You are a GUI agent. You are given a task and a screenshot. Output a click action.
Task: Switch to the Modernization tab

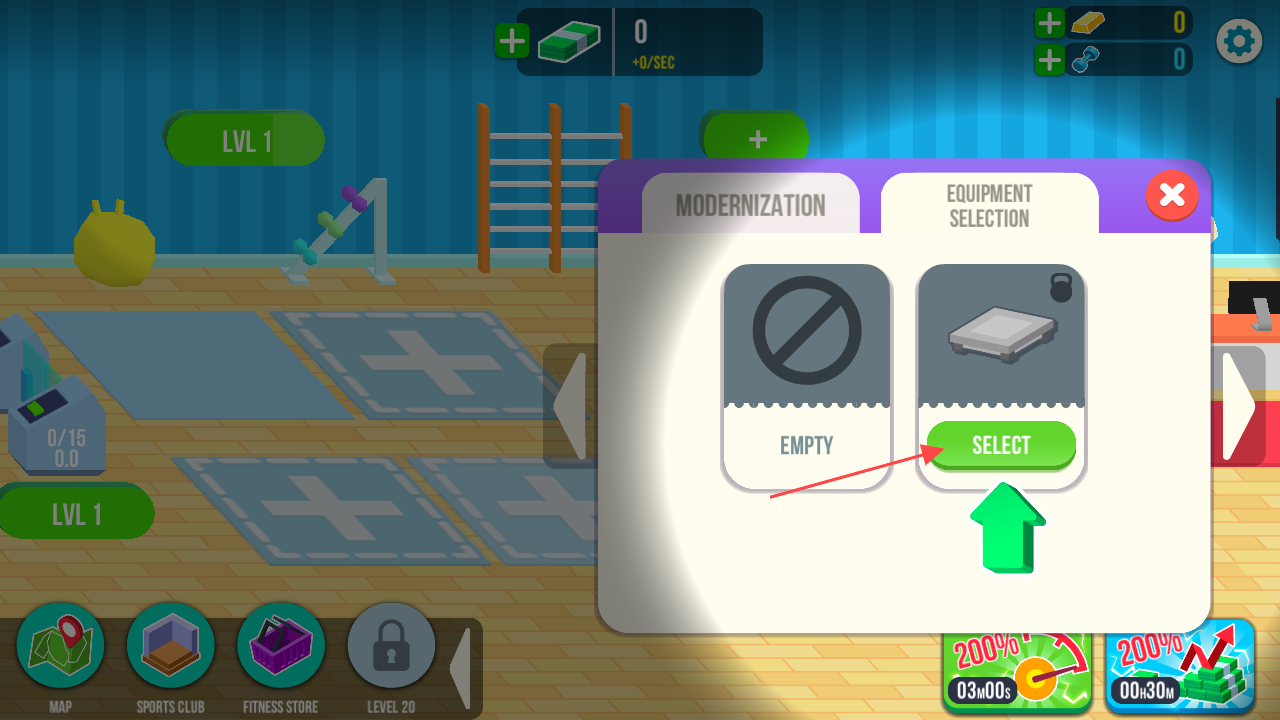click(751, 205)
